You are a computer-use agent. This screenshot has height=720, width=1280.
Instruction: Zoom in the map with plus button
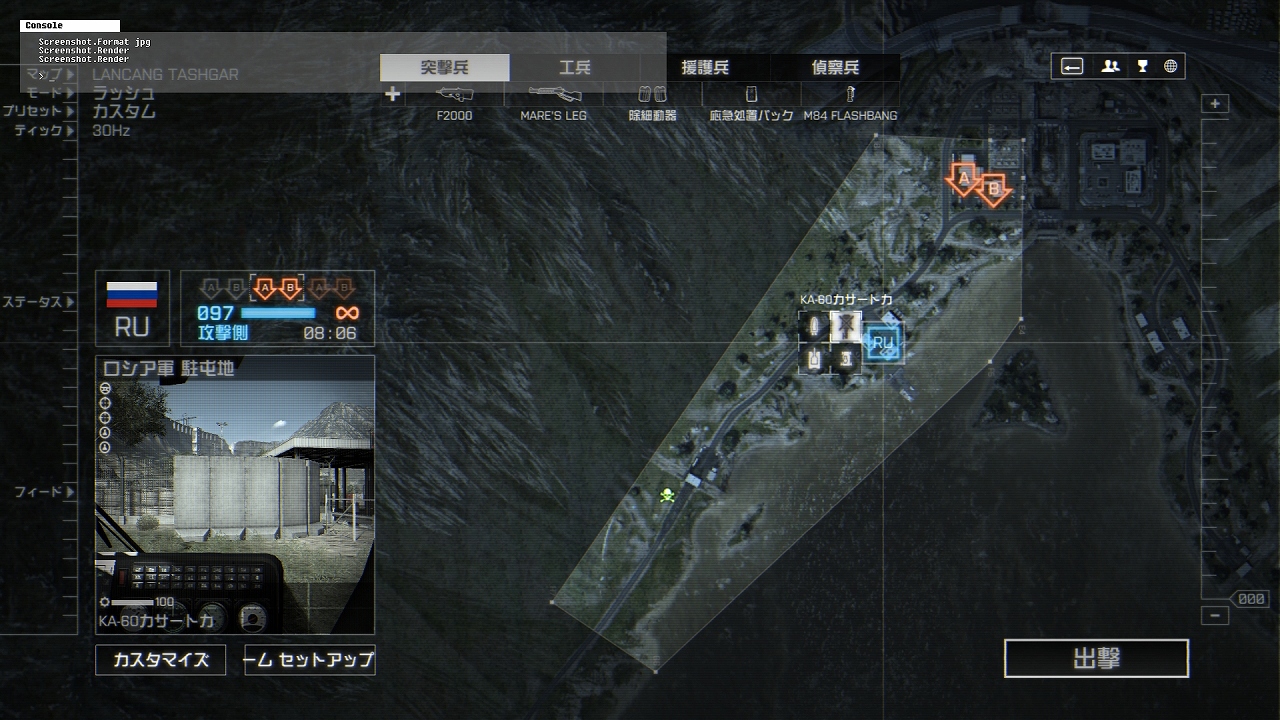point(1215,104)
